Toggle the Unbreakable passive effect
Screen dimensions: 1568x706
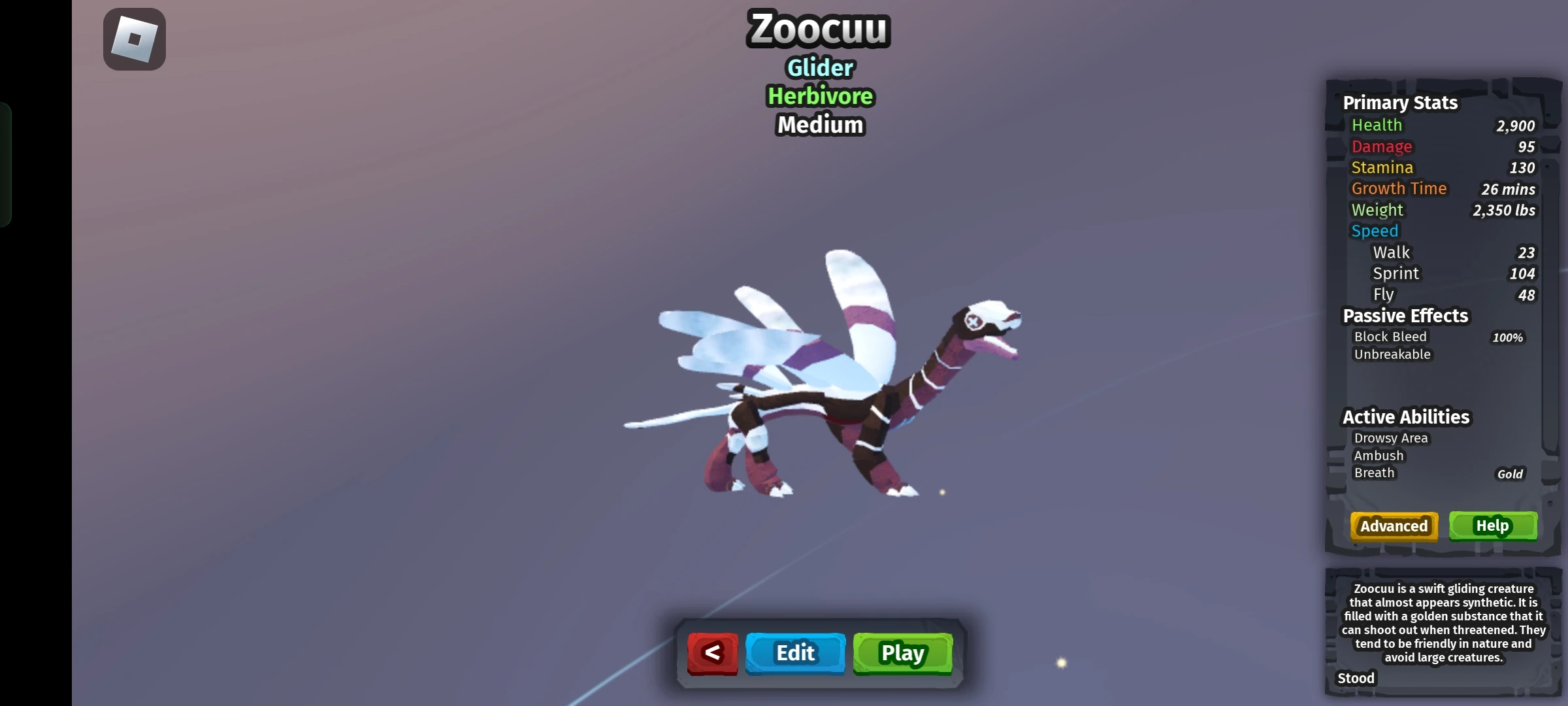click(x=1392, y=354)
